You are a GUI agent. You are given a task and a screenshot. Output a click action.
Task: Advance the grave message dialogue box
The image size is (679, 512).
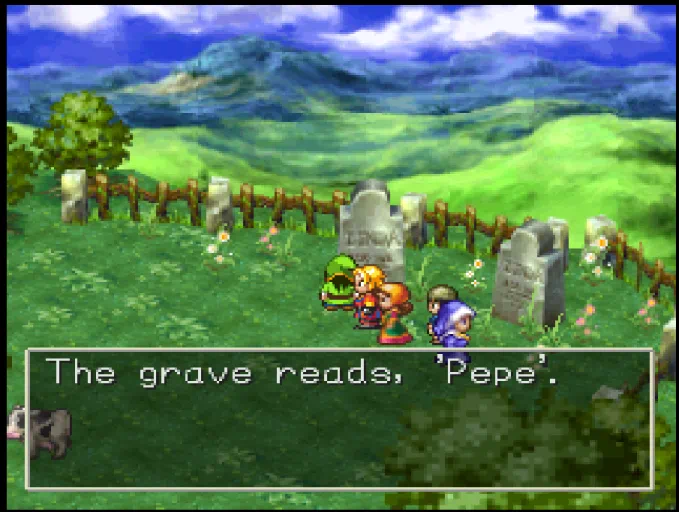339,418
